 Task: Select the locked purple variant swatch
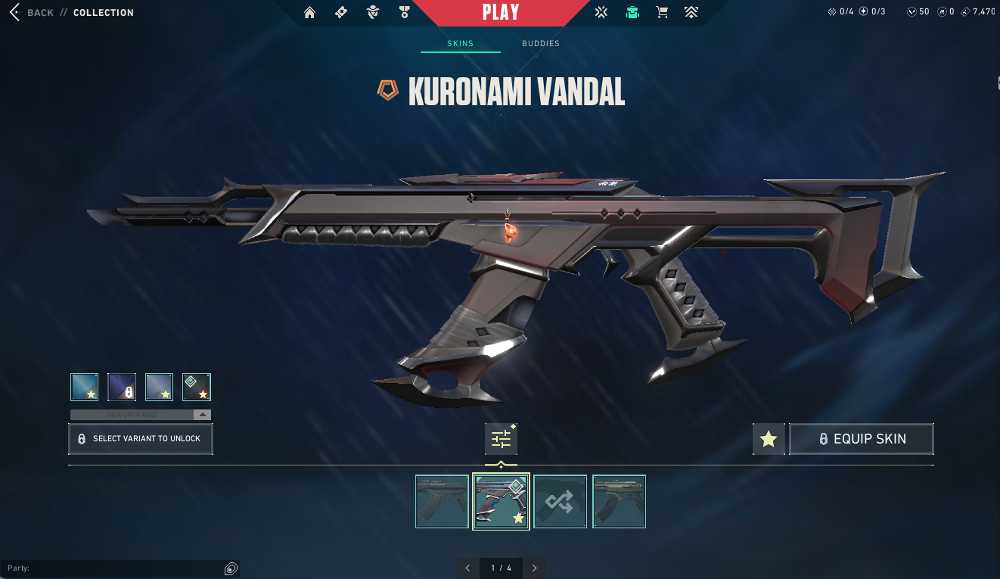point(122,387)
